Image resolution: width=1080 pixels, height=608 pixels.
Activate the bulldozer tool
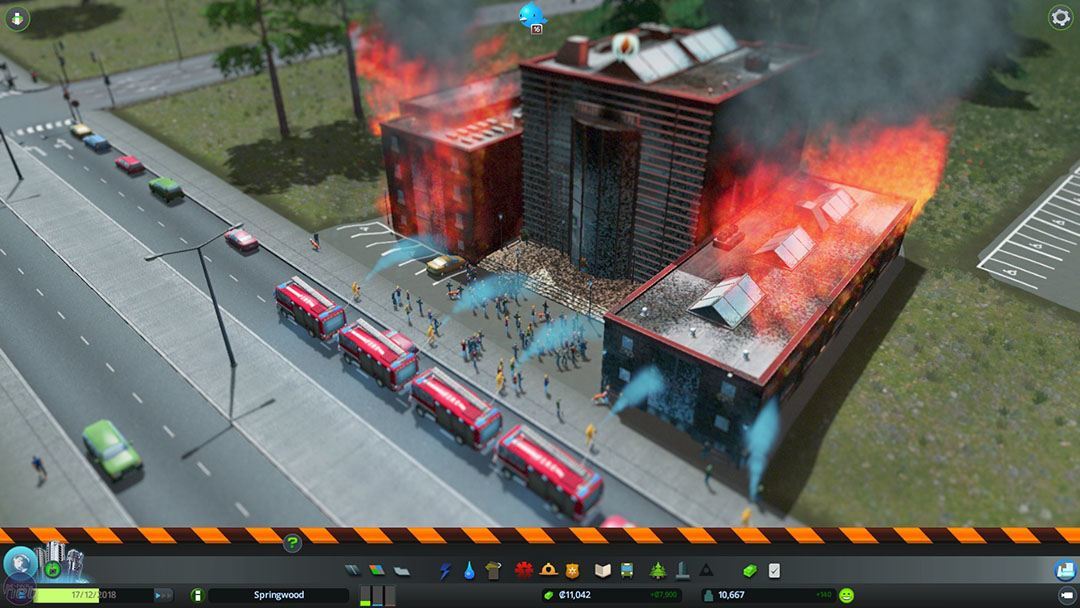pos(1065,570)
